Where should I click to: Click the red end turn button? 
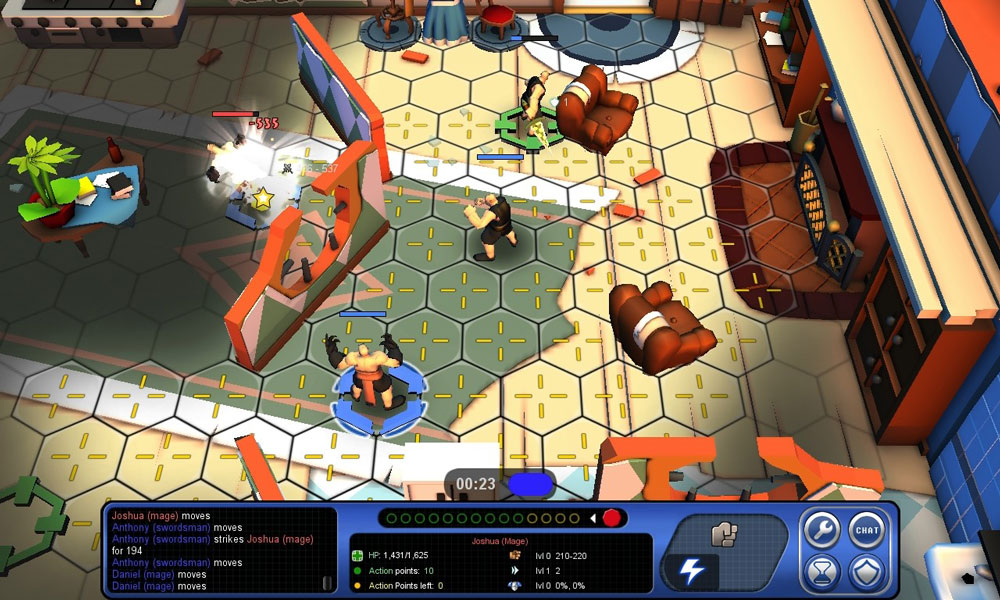(x=612, y=518)
